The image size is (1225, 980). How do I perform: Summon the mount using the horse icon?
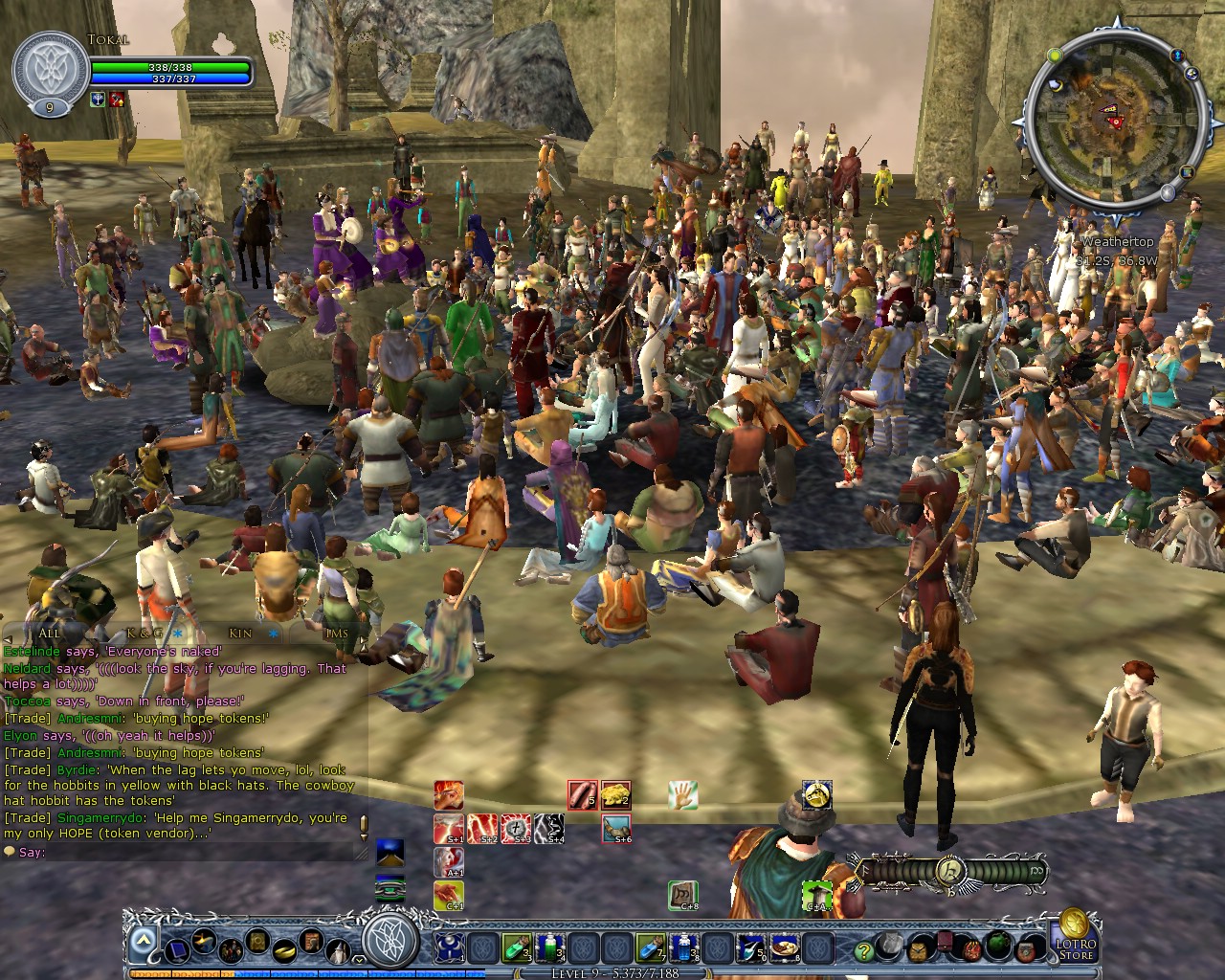(x=815, y=795)
